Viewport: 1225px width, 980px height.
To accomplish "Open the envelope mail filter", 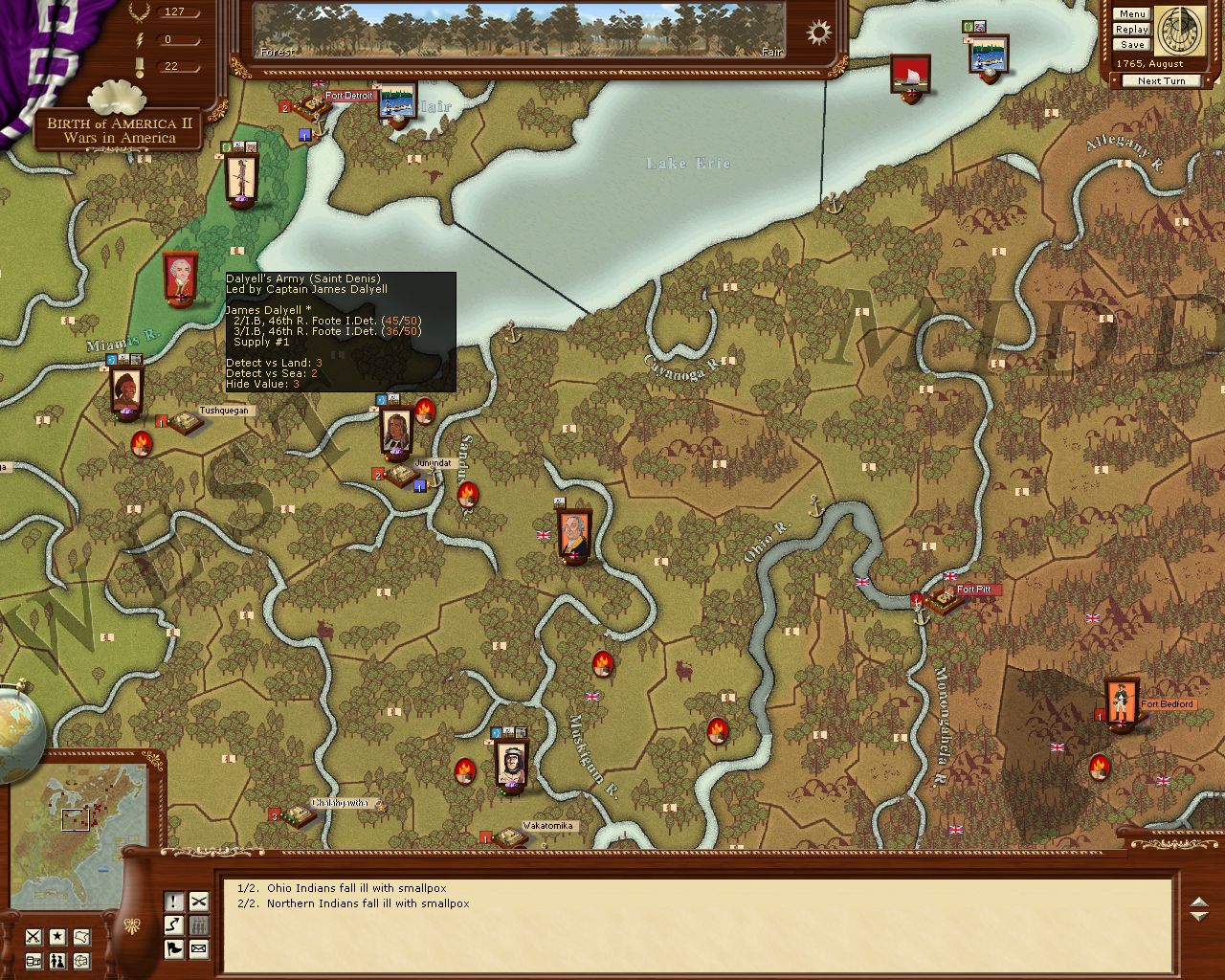I will click(x=198, y=949).
